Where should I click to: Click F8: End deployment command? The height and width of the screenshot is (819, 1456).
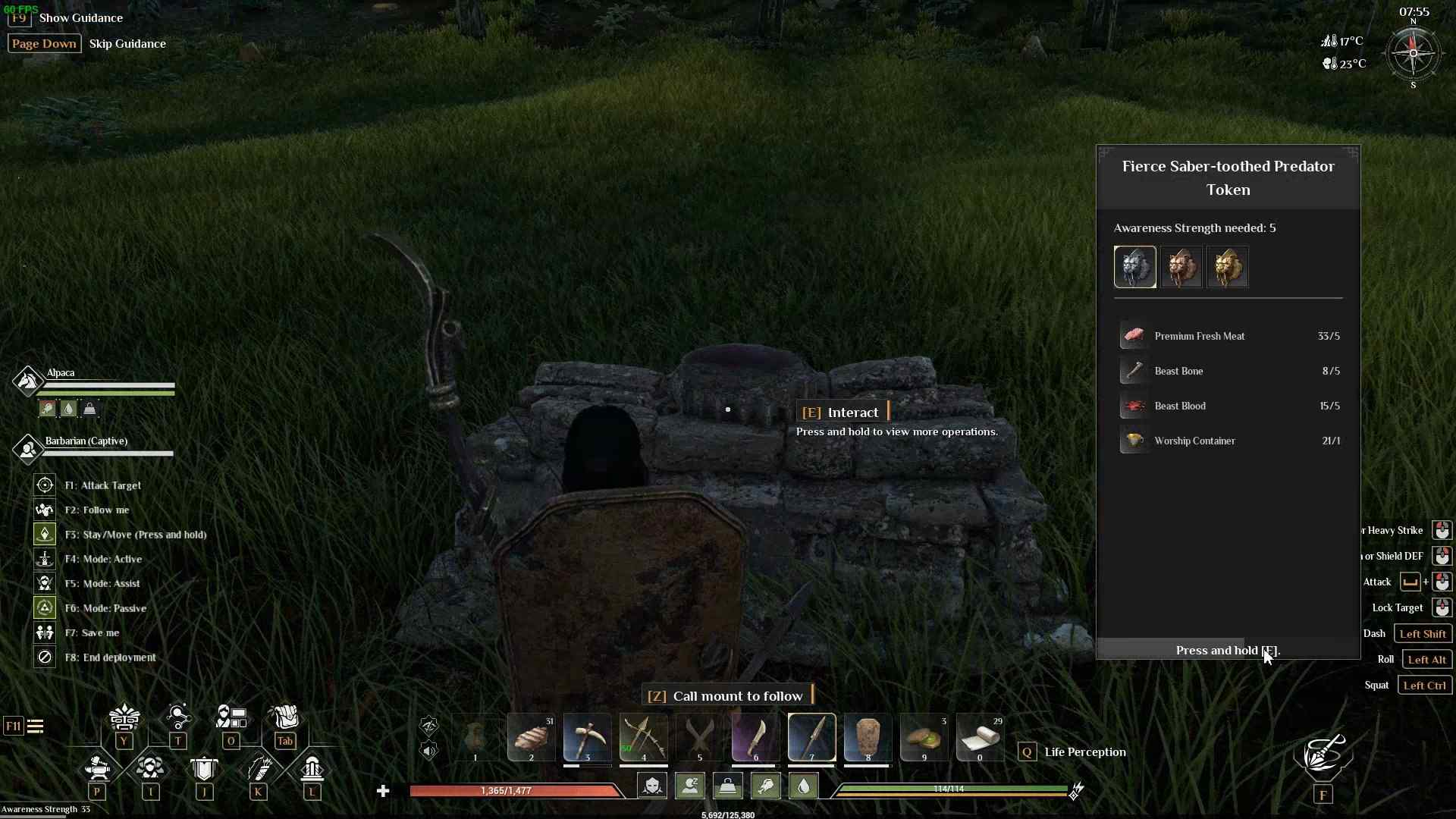(111, 657)
